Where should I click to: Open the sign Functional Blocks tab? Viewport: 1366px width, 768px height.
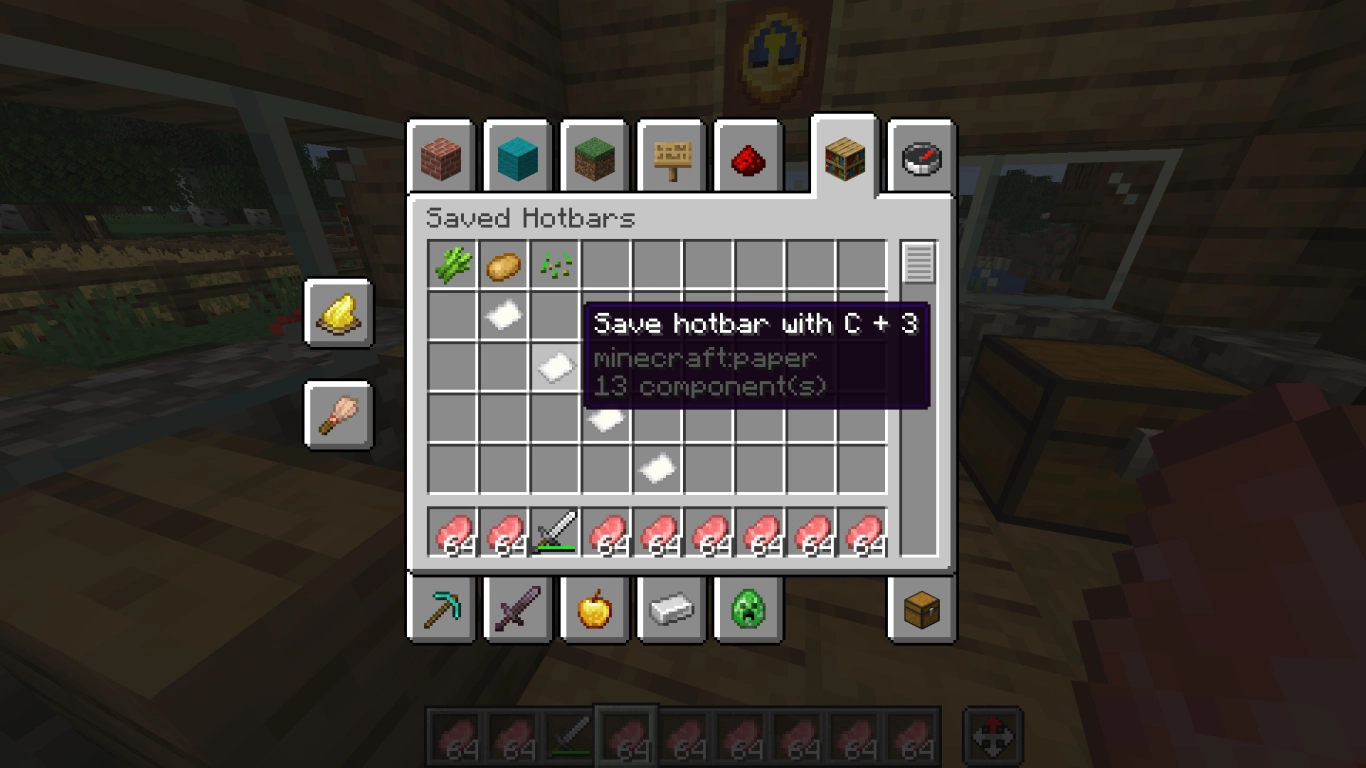670,157
